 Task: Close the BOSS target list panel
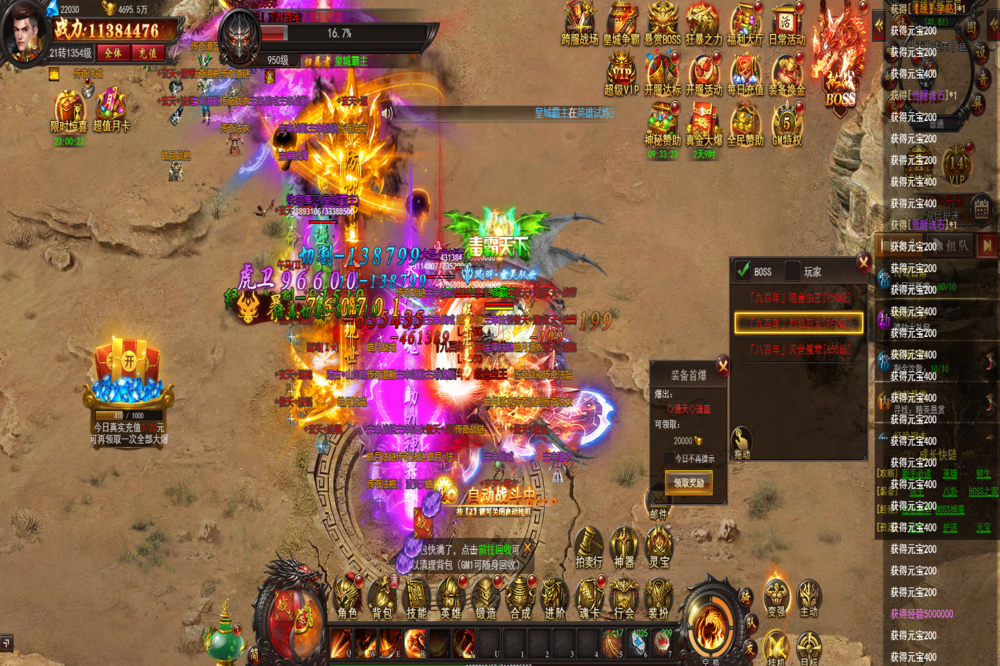864,264
